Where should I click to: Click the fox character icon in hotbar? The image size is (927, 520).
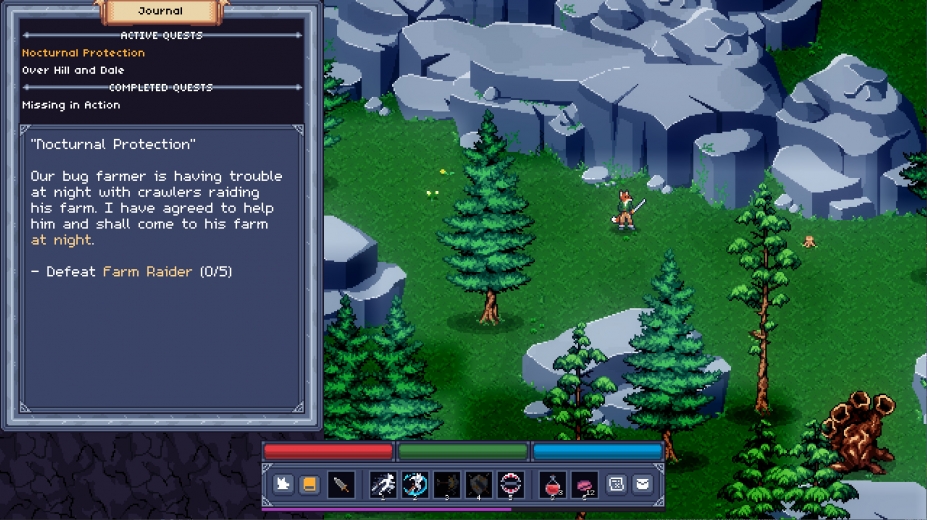[283, 485]
